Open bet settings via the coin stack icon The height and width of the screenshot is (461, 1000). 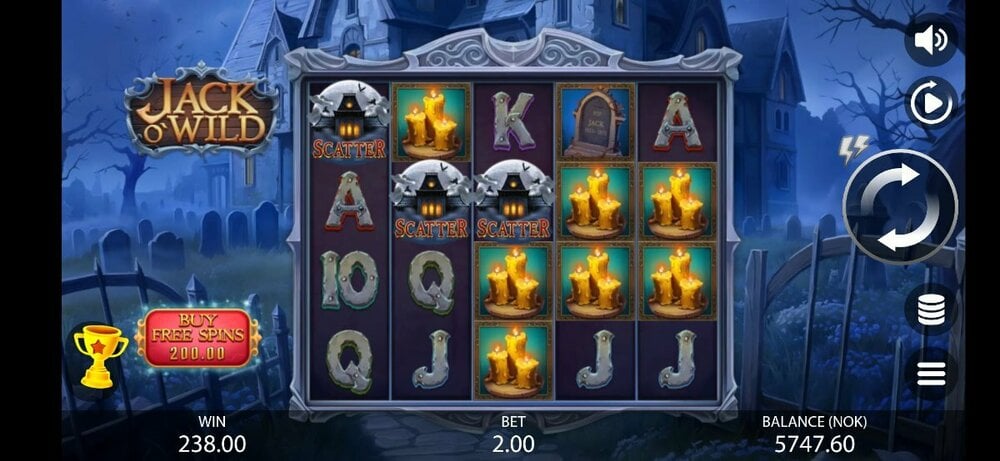pyautogui.click(x=931, y=309)
